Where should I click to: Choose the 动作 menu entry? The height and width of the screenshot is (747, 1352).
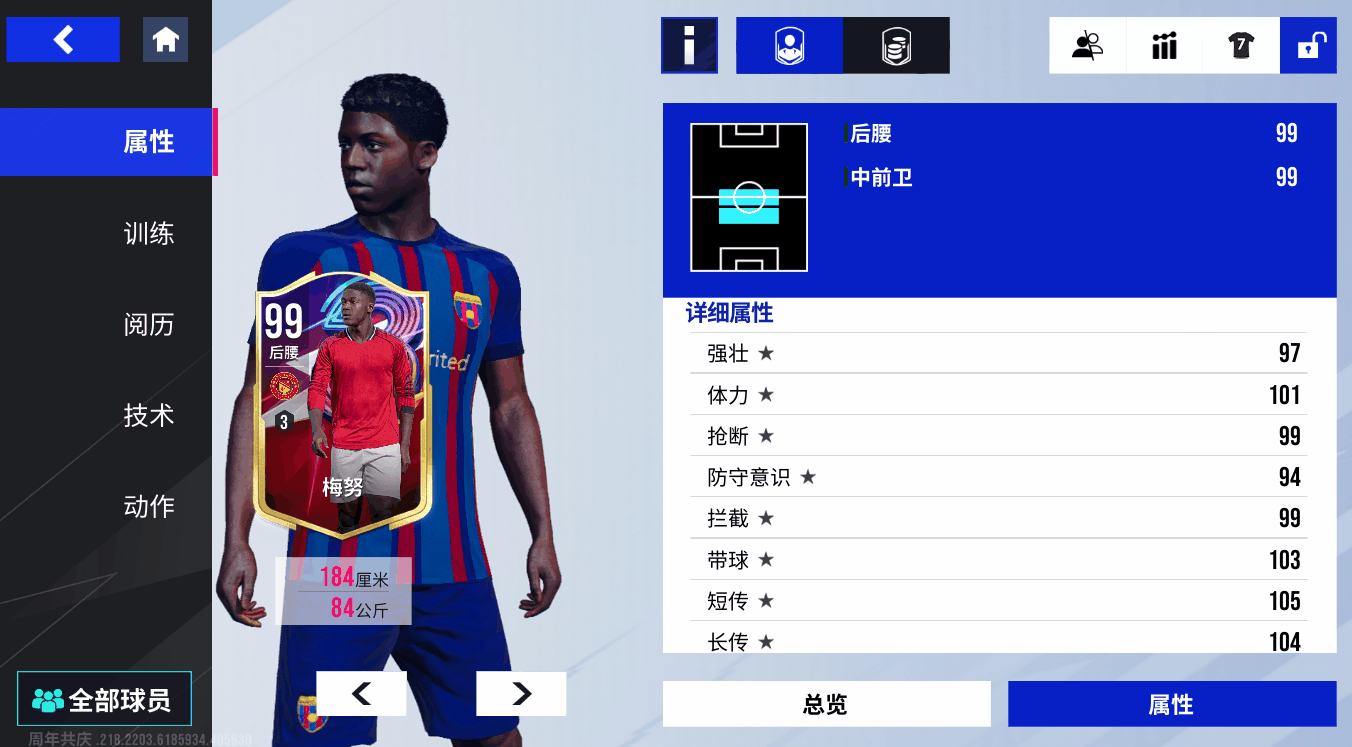[148, 506]
